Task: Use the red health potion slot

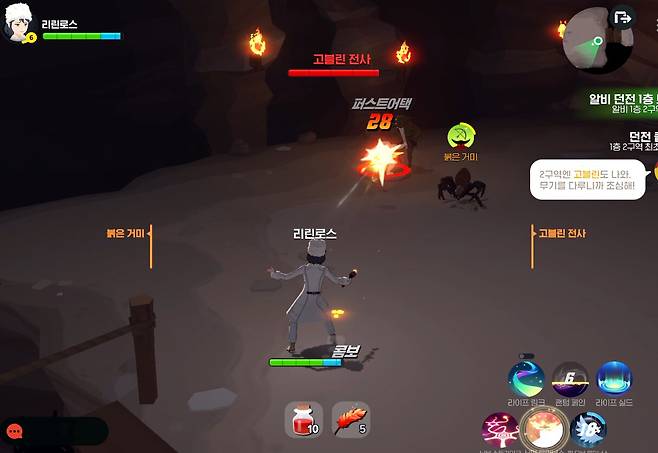Action: coord(302,419)
